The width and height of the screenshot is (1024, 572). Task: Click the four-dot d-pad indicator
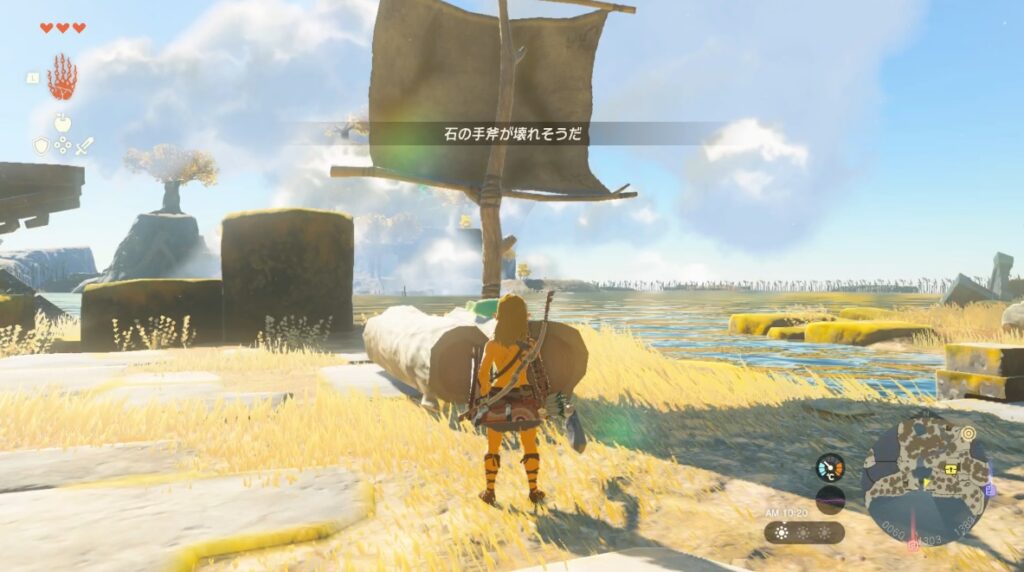[x=62, y=146]
